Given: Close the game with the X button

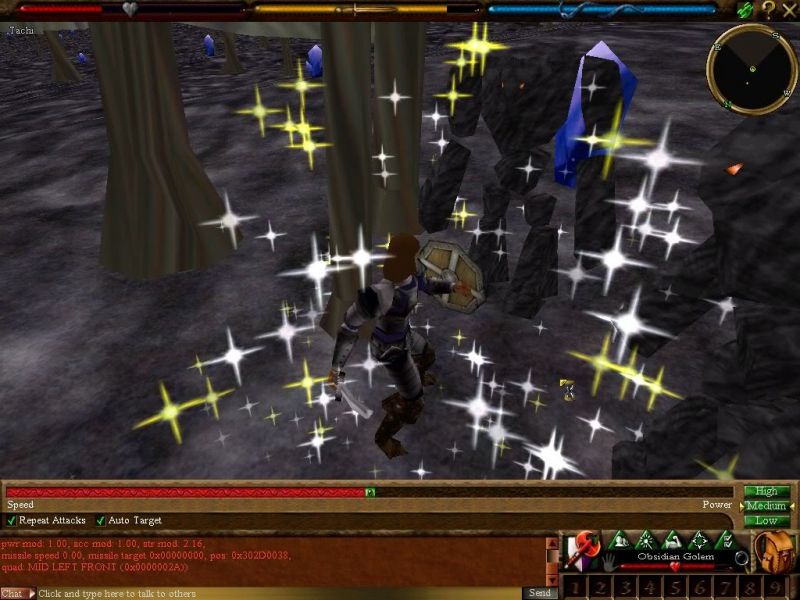Looking at the screenshot, I should [x=789, y=9].
